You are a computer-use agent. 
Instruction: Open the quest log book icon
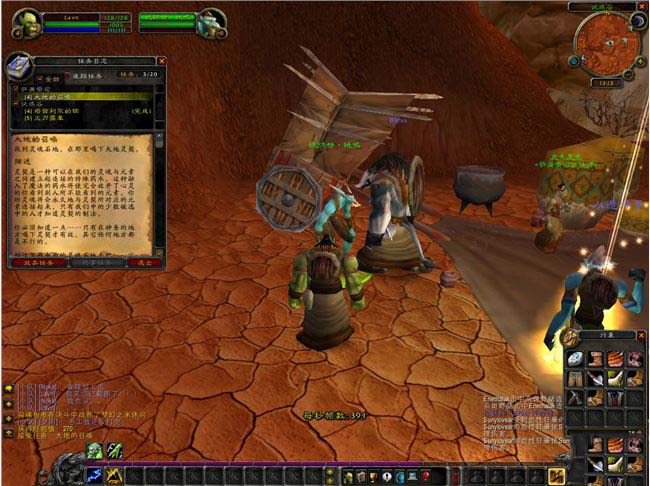tap(20, 67)
